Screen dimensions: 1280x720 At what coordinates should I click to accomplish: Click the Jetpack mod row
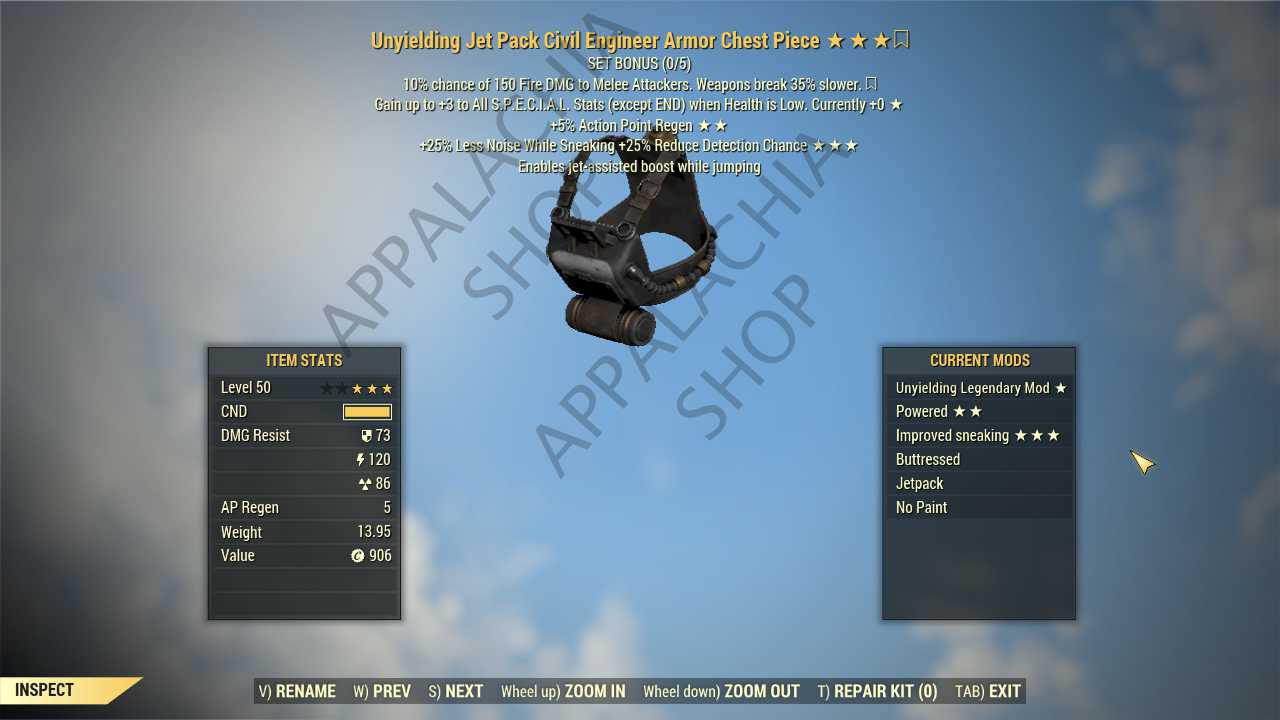point(980,484)
